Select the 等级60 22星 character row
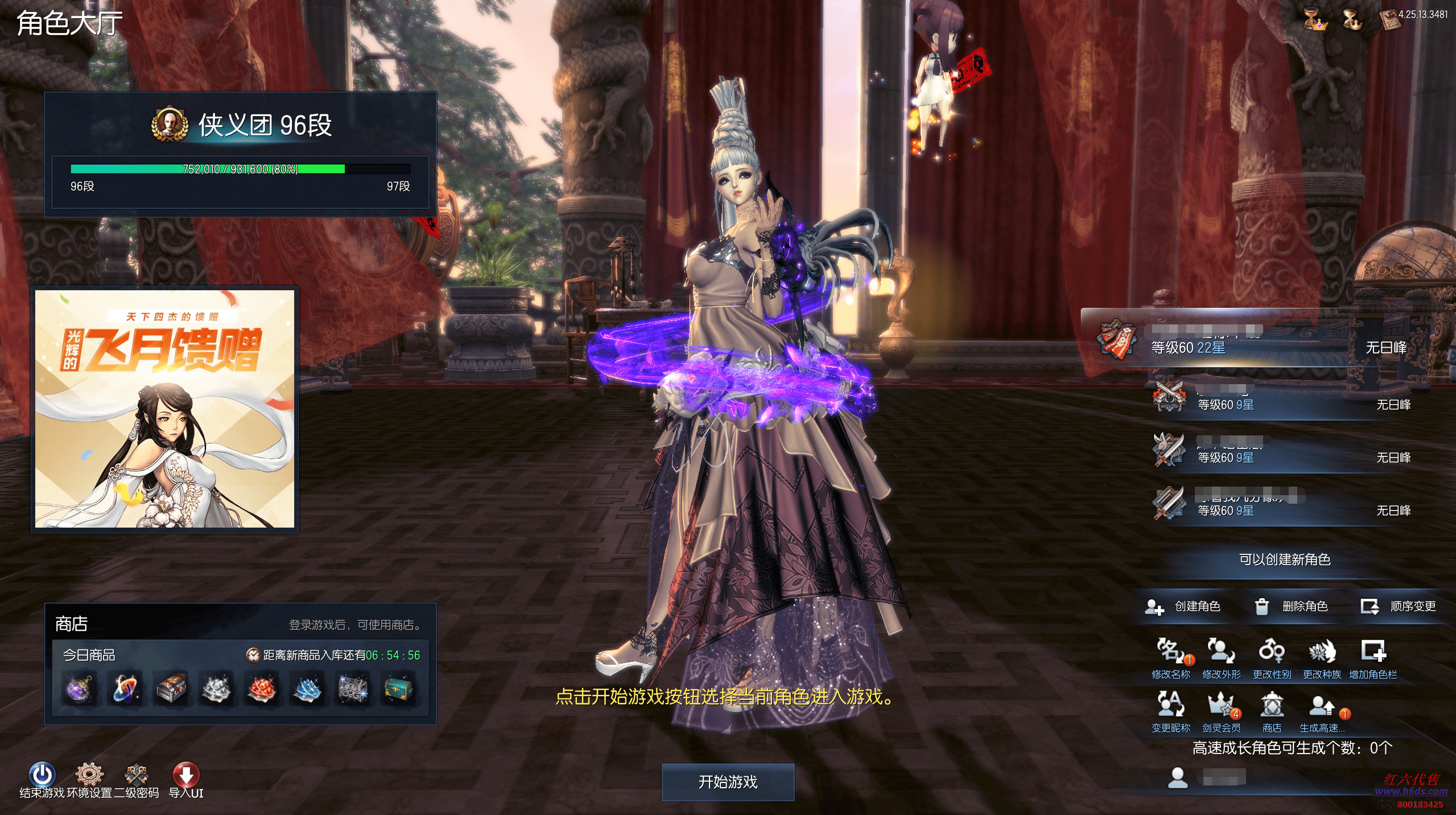The image size is (1456, 815). 1252,341
